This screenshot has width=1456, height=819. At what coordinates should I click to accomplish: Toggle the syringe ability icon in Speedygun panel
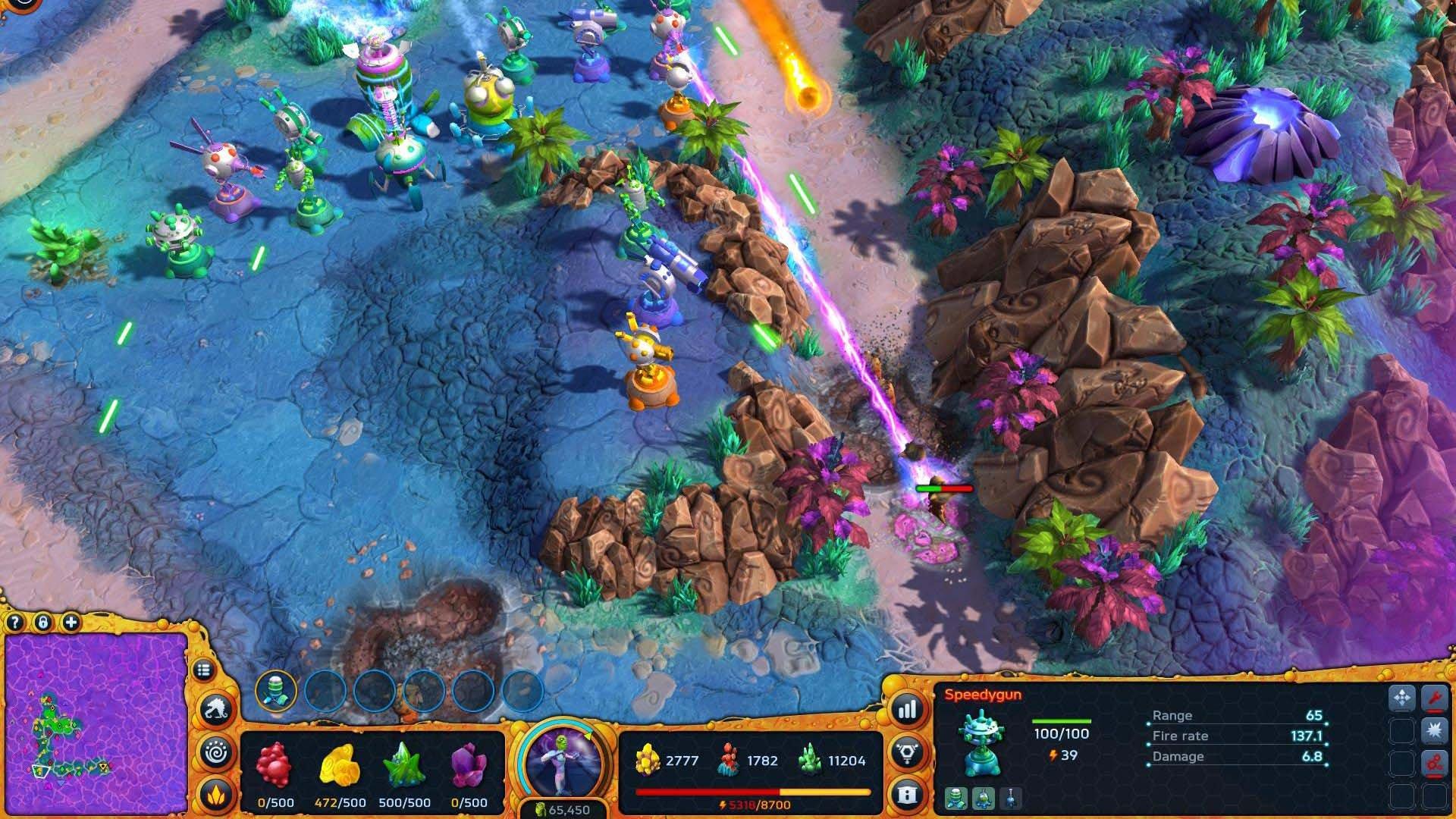click(1010, 798)
